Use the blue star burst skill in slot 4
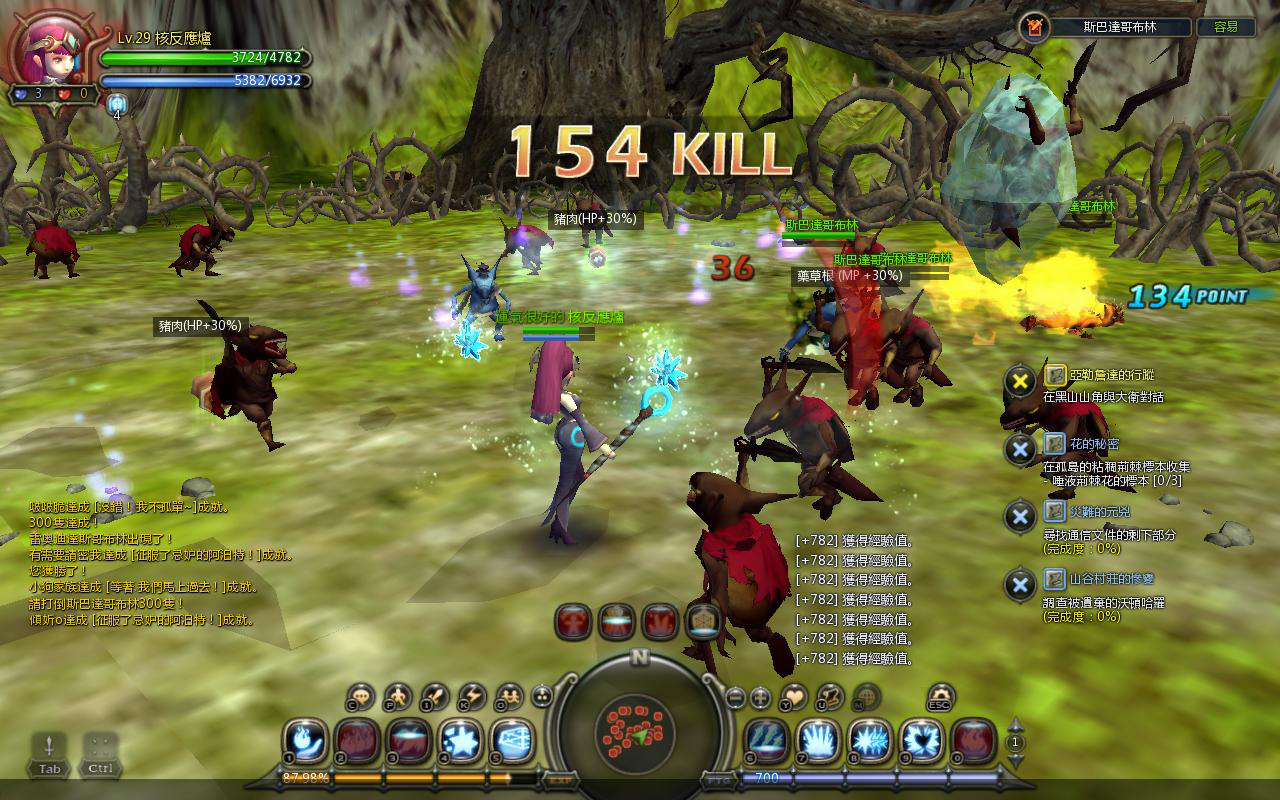Viewport: 1280px width, 800px height. pyautogui.click(x=461, y=742)
